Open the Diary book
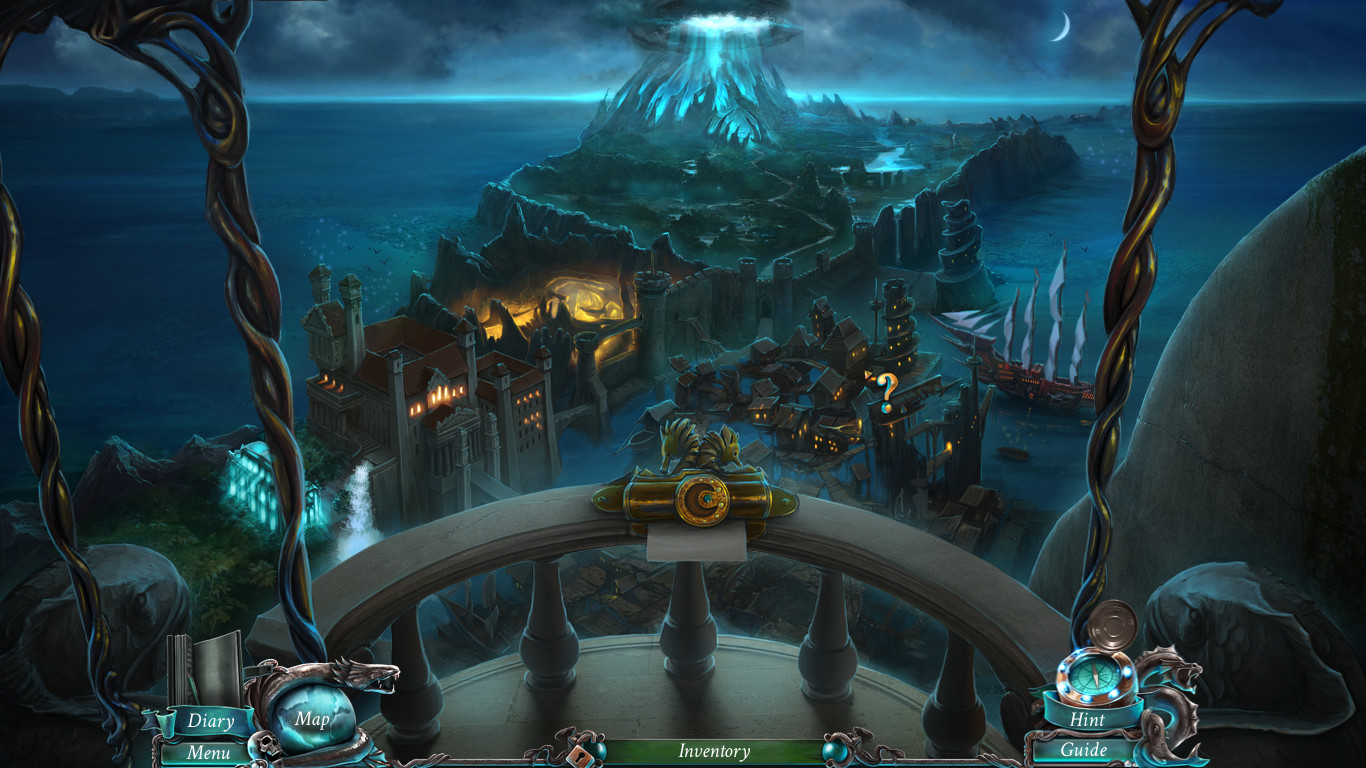Screen dimensions: 1366x768 click(x=209, y=719)
